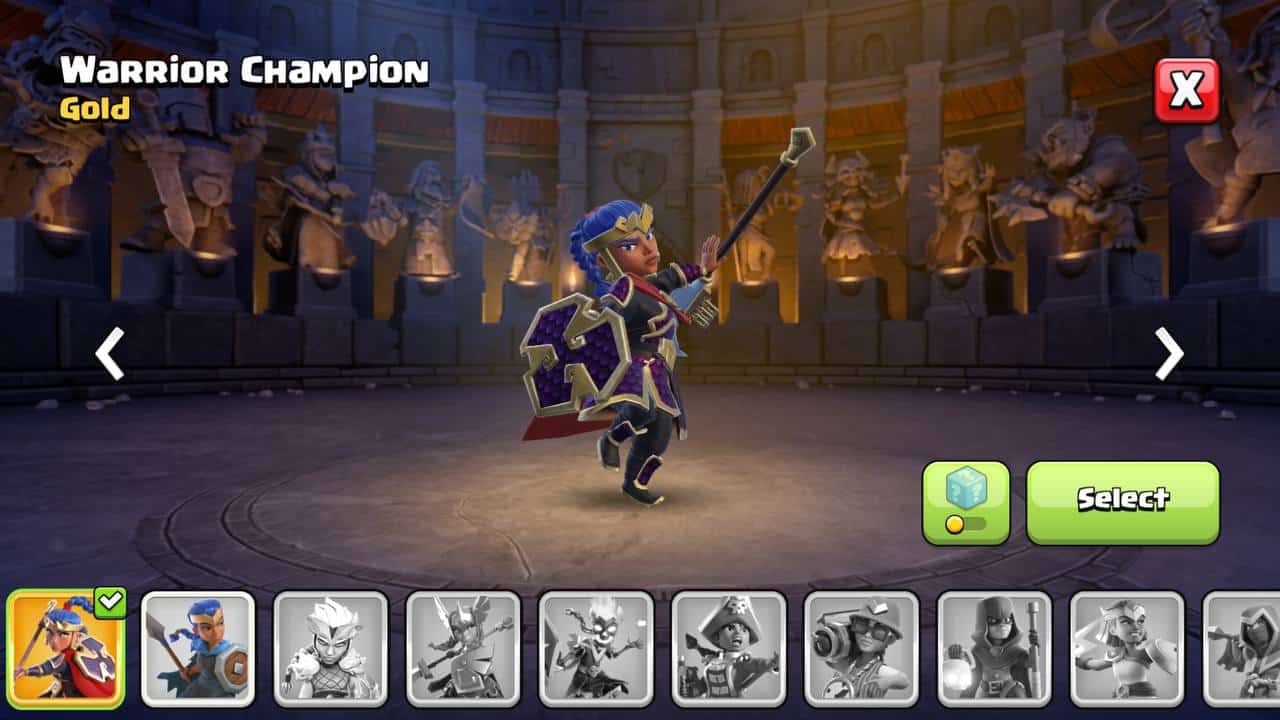Confirm the skin with the Select button
Screen dimensions: 1280x720
[1122, 502]
